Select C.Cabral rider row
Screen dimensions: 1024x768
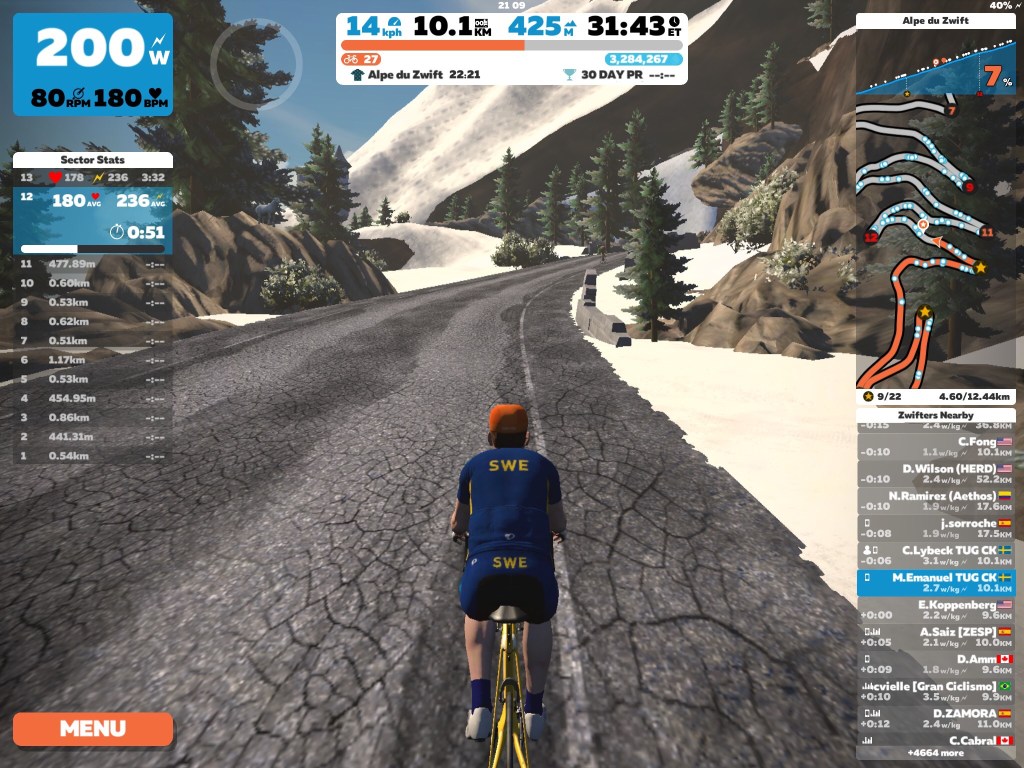pyautogui.click(x=935, y=741)
